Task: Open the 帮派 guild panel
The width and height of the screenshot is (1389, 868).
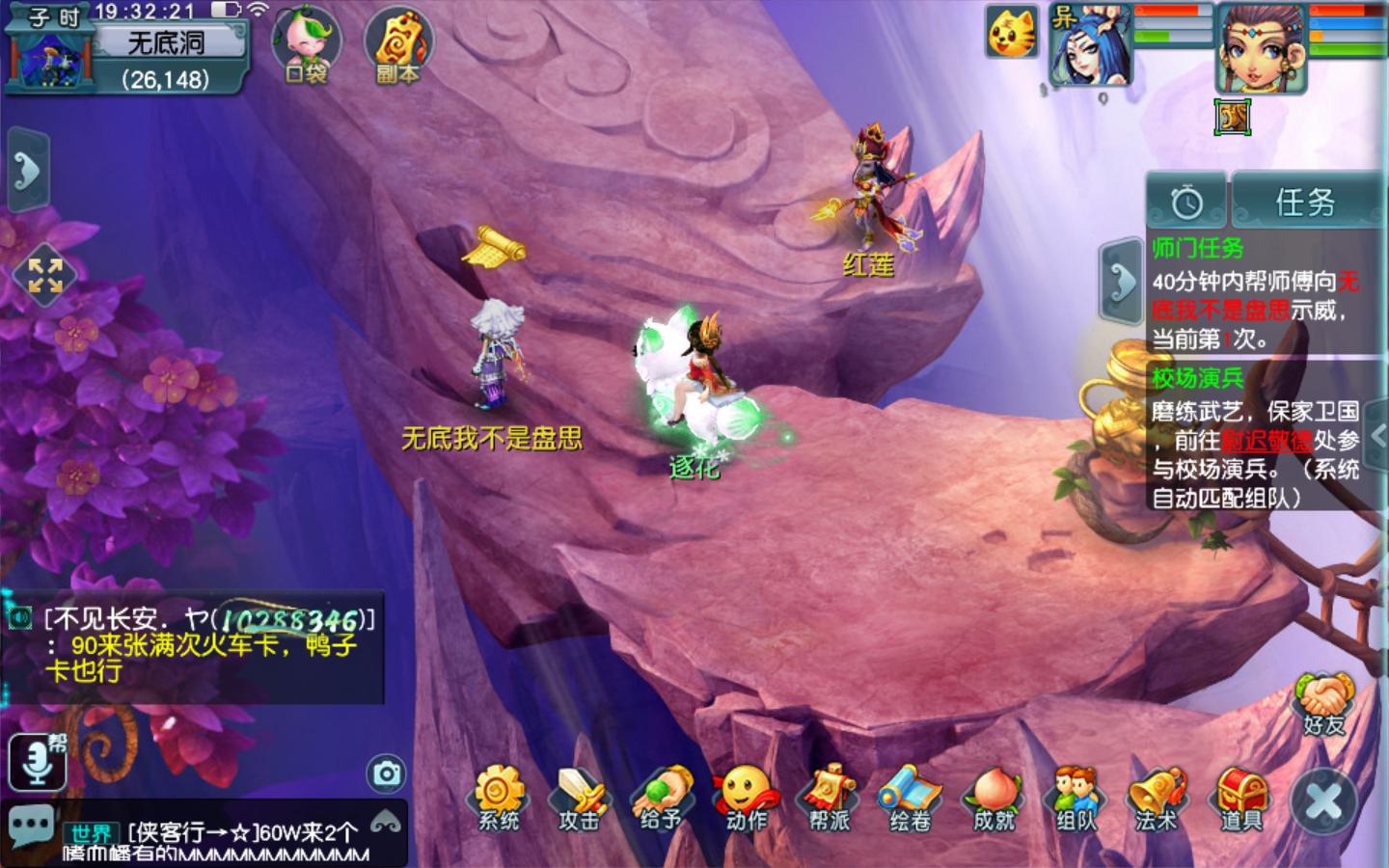Action: [829, 797]
